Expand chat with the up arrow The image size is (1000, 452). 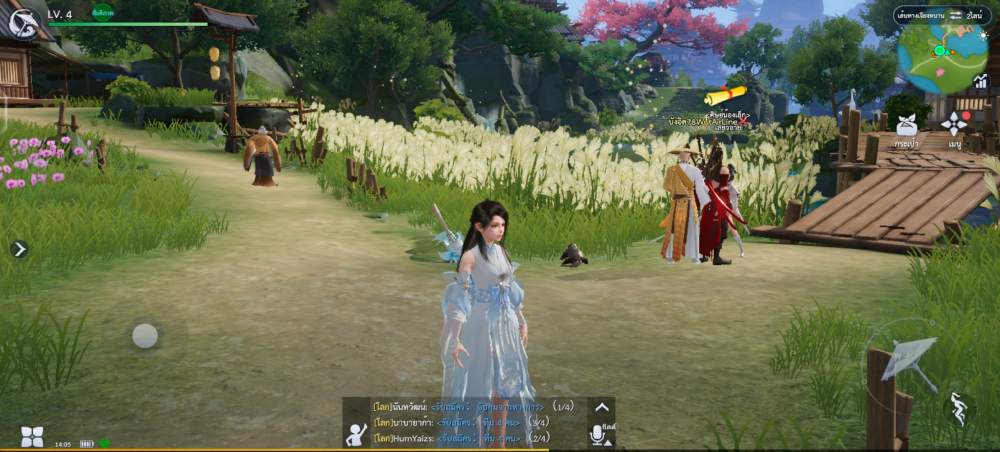[601, 407]
